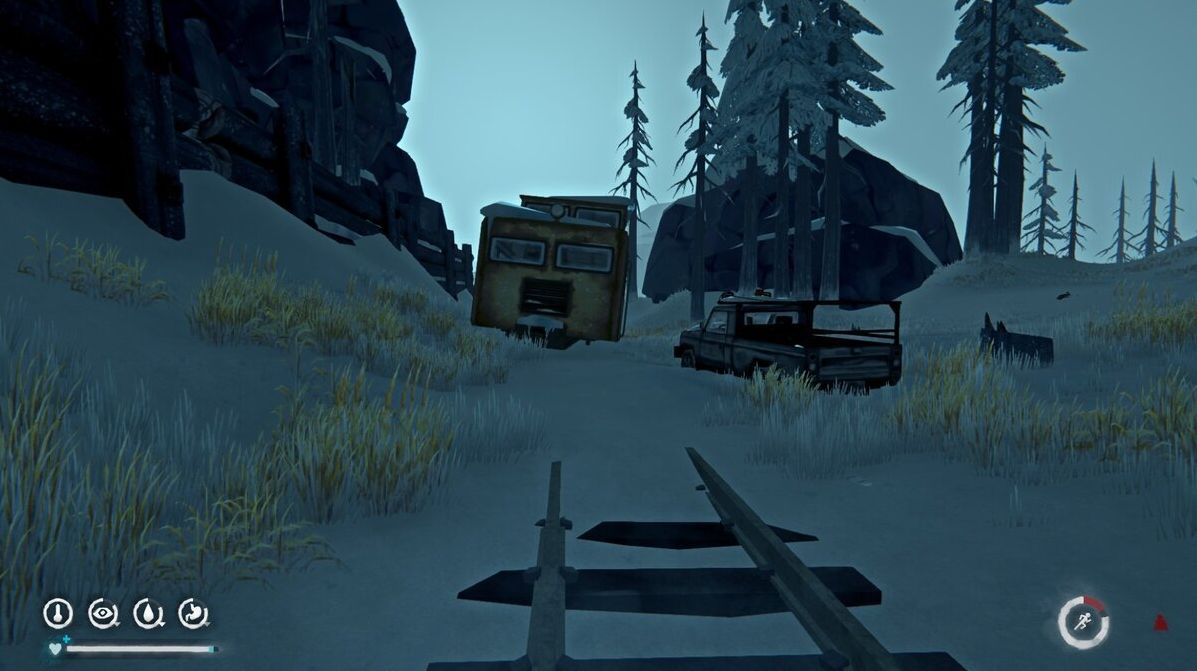The width and height of the screenshot is (1197, 671).
Task: Select the eye fatigue status icon
Action: click(x=103, y=613)
